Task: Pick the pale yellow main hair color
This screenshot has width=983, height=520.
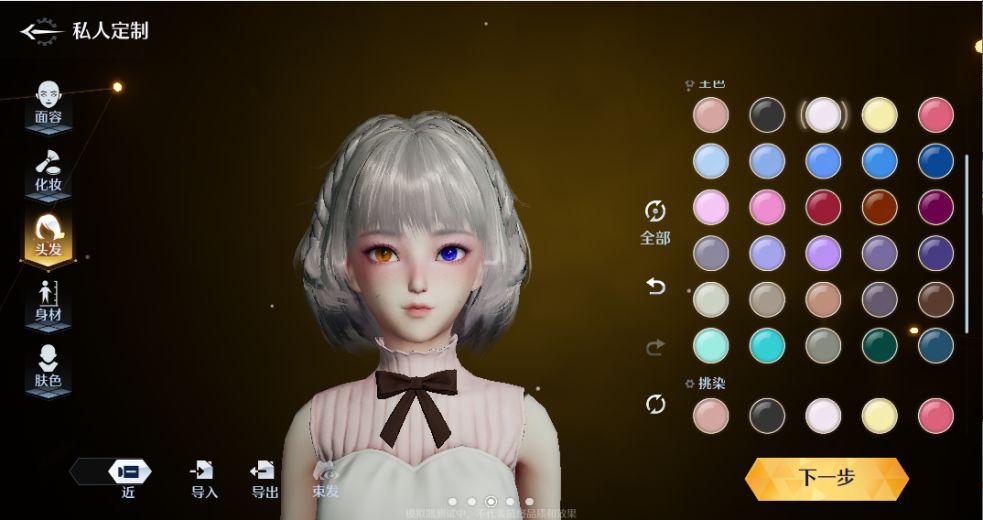Action: (x=879, y=114)
